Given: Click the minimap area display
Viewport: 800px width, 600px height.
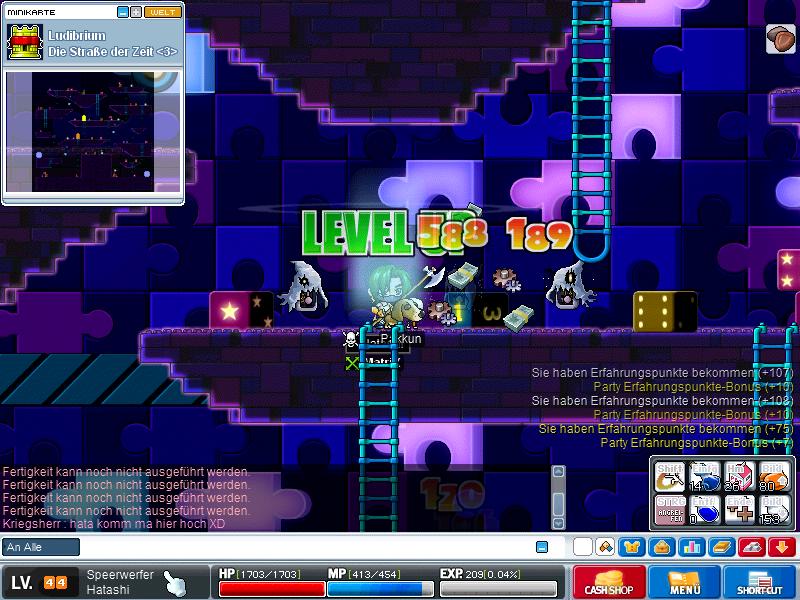Looking at the screenshot, I should coord(93,130).
